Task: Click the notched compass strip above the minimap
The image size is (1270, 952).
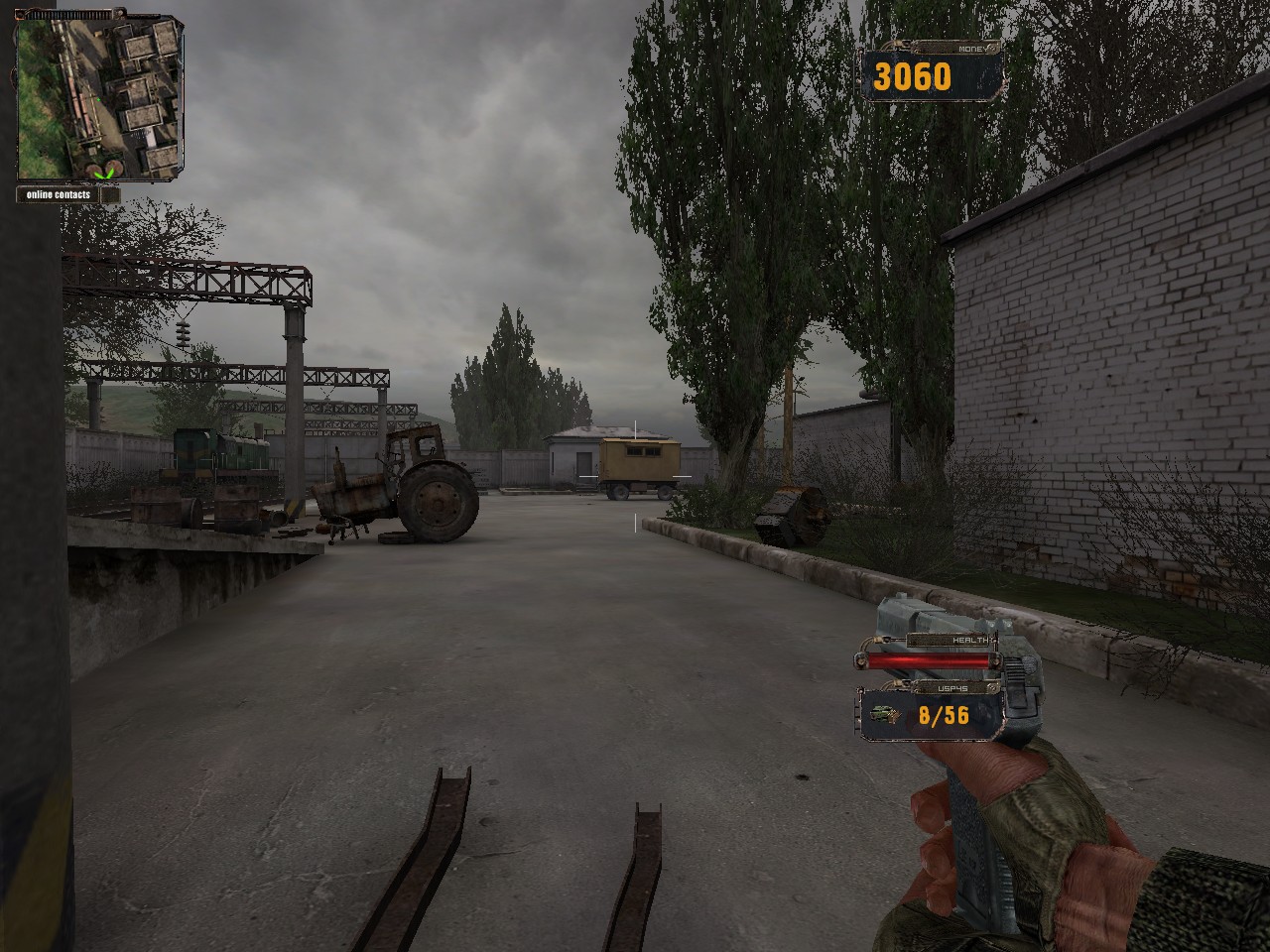Action: click(68, 14)
